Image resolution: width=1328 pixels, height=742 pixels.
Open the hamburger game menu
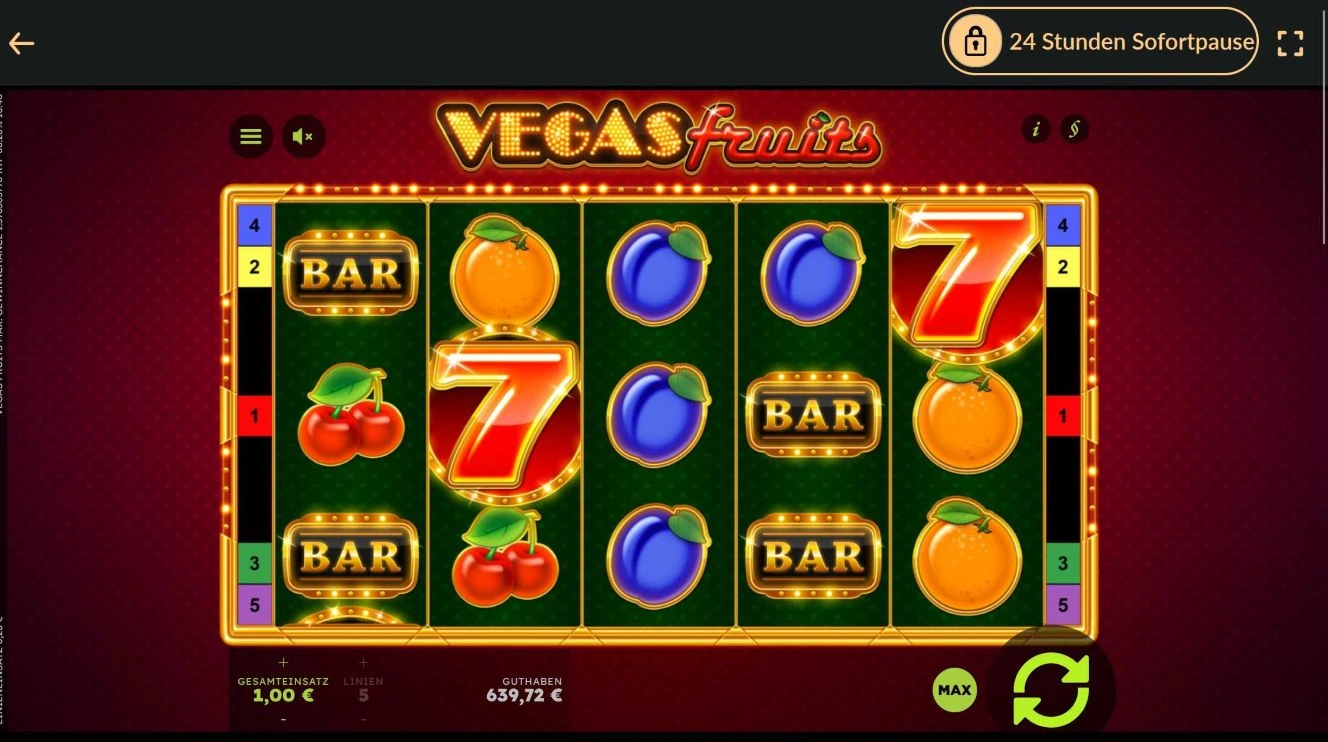250,137
